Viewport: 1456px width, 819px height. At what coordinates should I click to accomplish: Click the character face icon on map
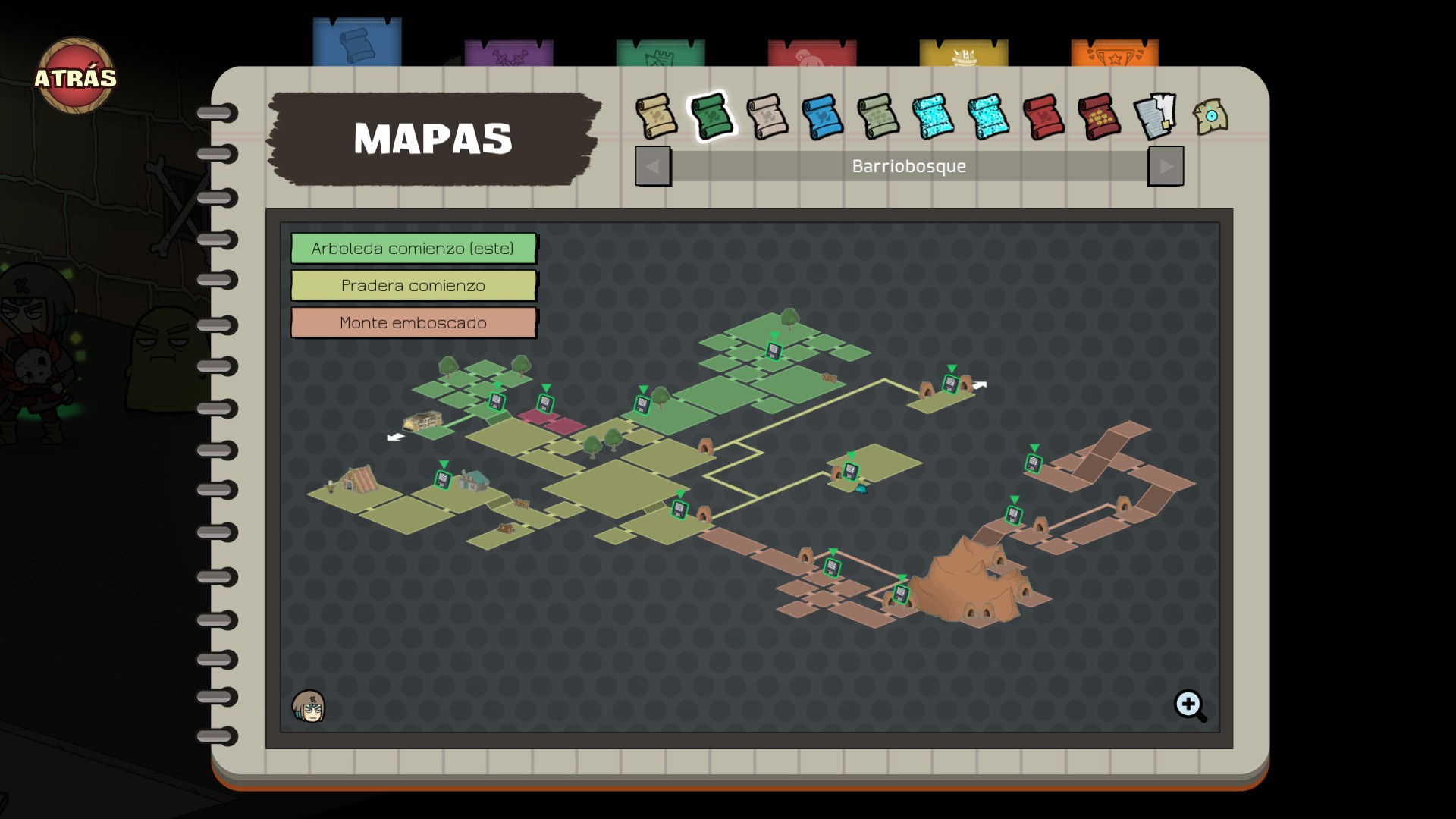309,707
